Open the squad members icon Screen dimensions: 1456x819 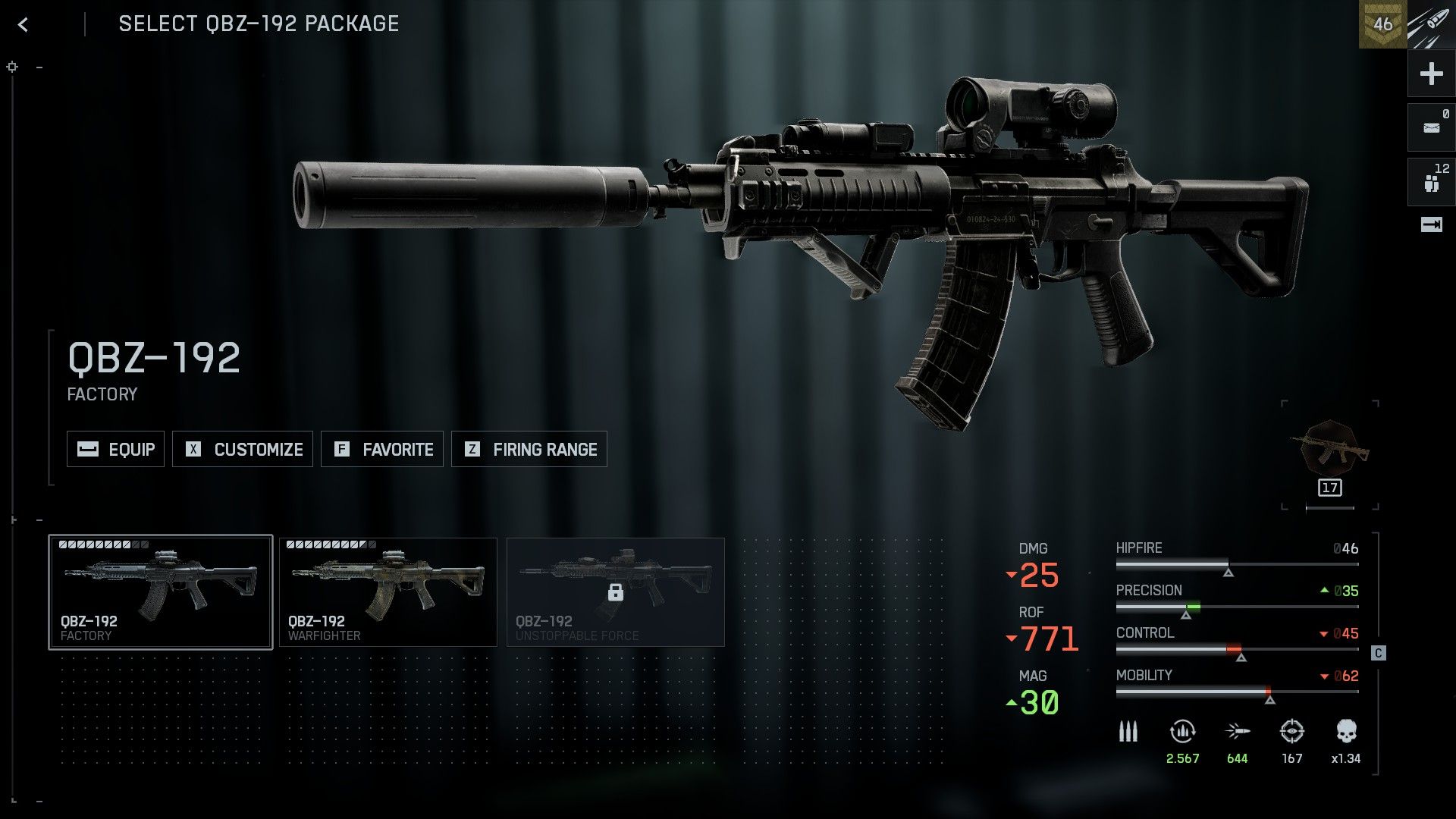click(1431, 182)
